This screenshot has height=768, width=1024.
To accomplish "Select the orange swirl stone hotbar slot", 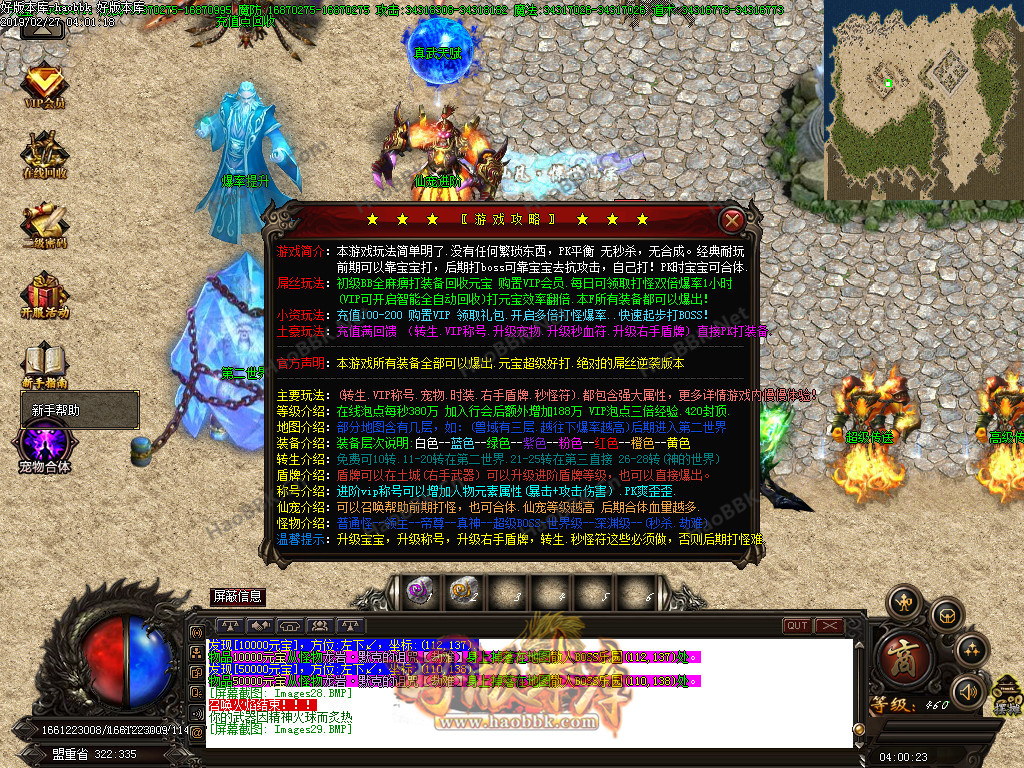I will (461, 592).
